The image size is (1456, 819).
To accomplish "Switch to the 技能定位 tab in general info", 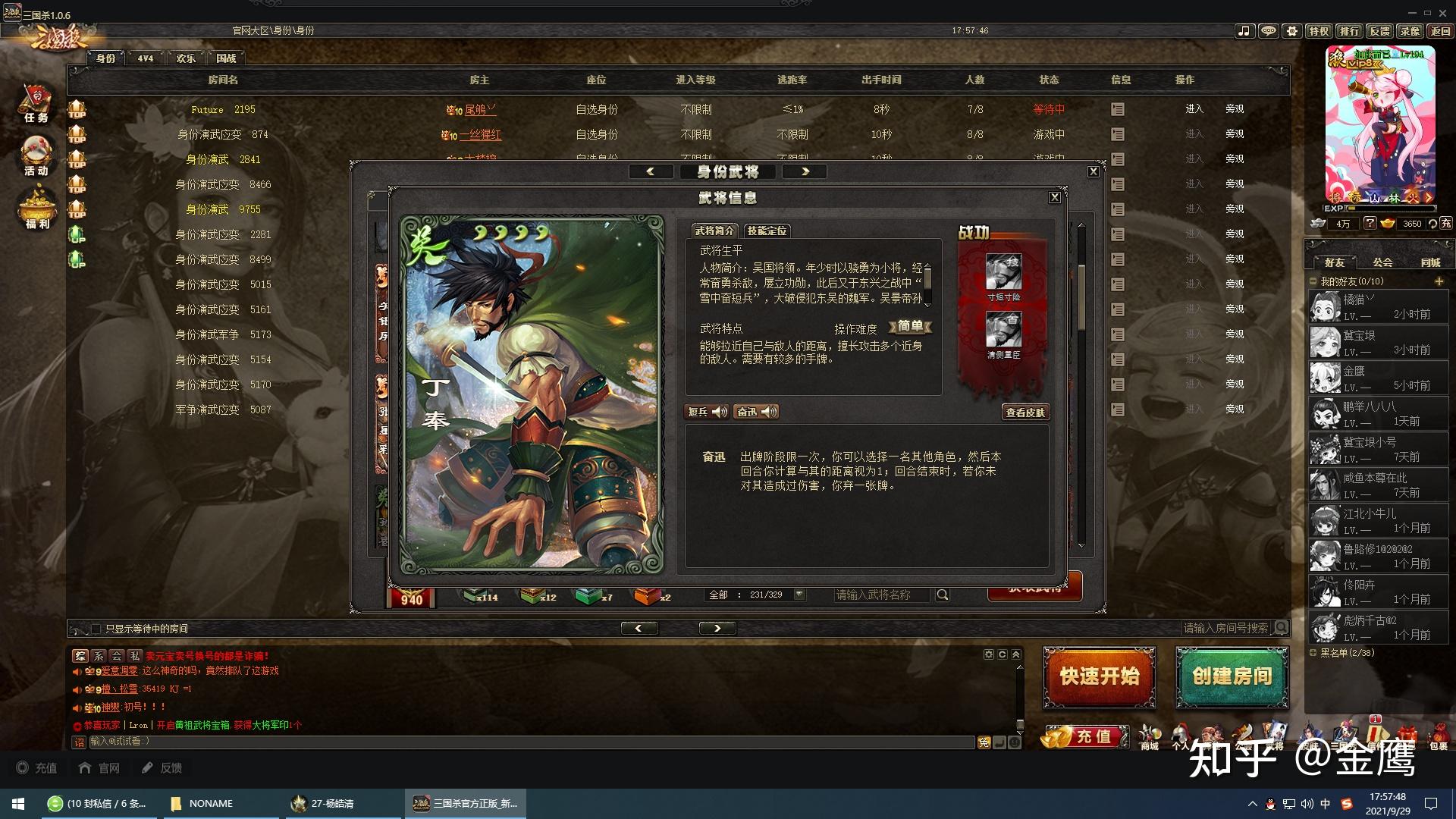I will 767,231.
